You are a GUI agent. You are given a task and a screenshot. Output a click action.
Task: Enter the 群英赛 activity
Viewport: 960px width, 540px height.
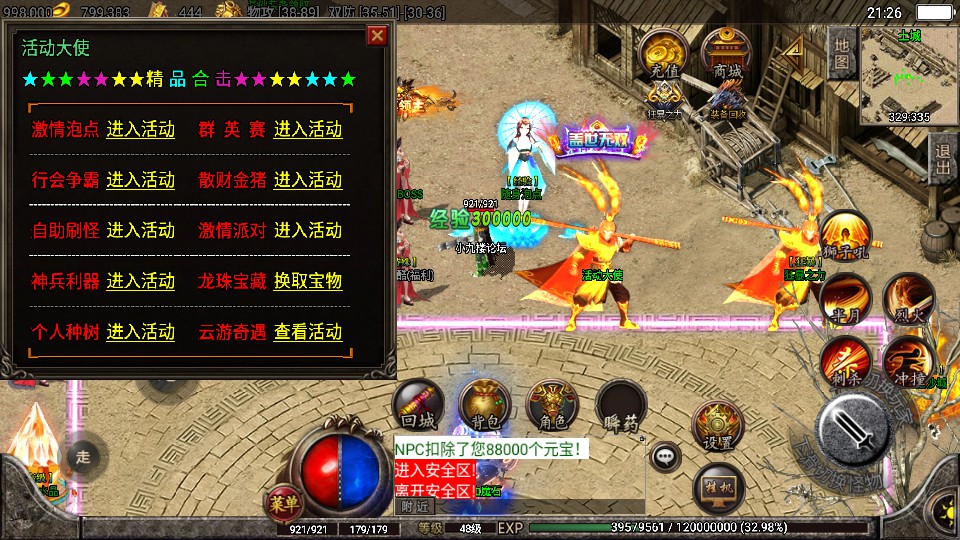308,129
